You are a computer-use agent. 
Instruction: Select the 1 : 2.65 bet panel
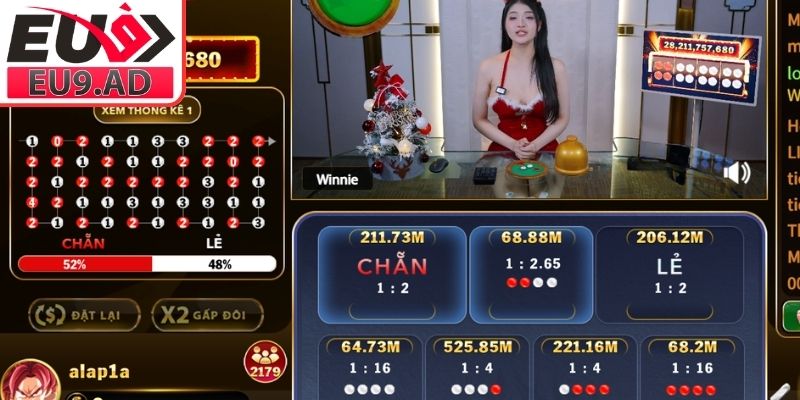coord(529,265)
